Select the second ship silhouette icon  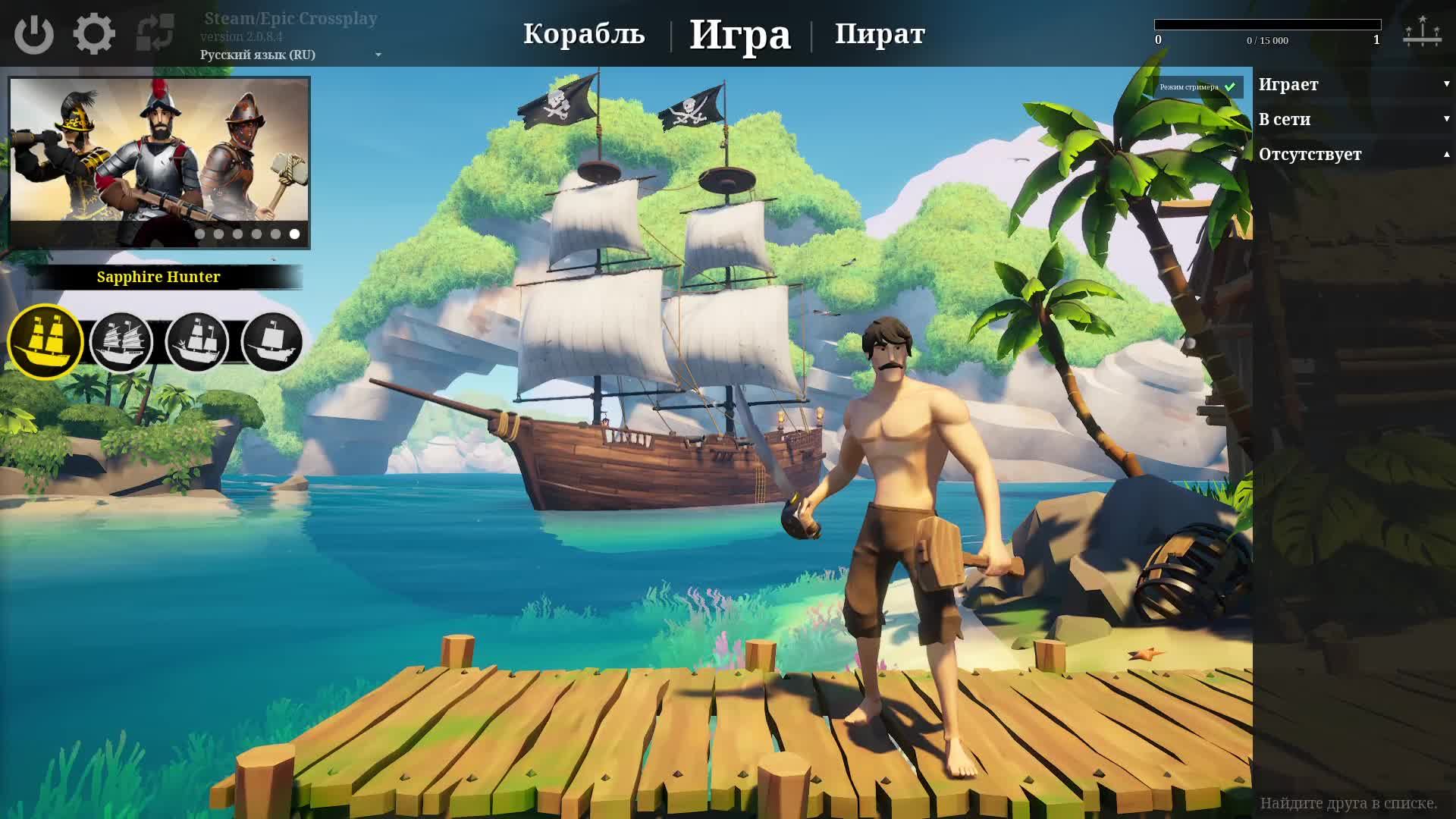tap(121, 341)
